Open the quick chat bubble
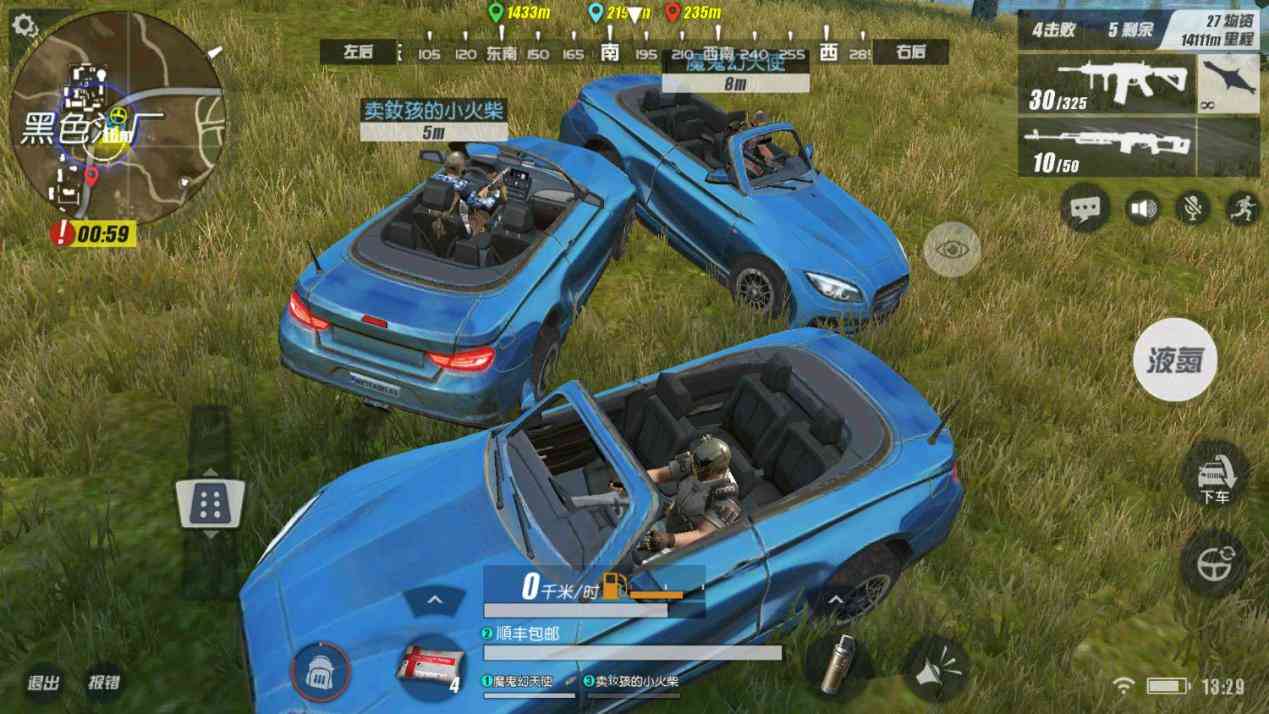 point(1085,208)
